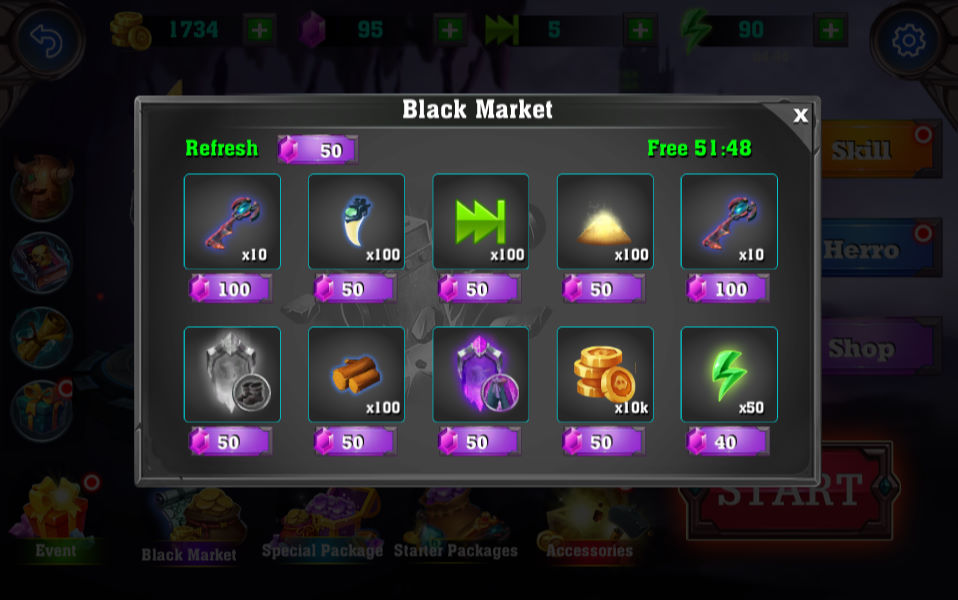
Task: Select the gold coins x10k stack
Action: point(604,374)
